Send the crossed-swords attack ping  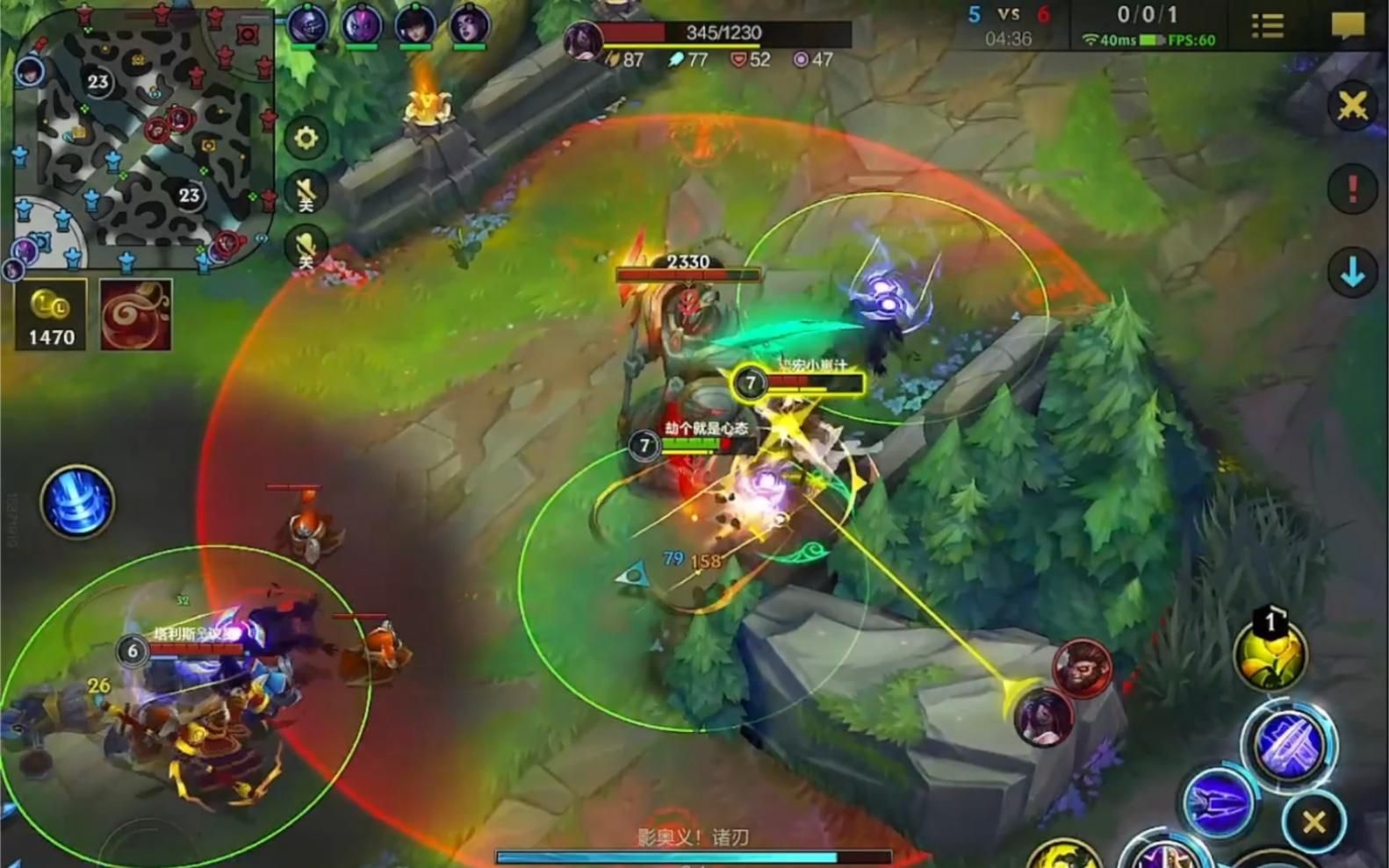(1352, 106)
